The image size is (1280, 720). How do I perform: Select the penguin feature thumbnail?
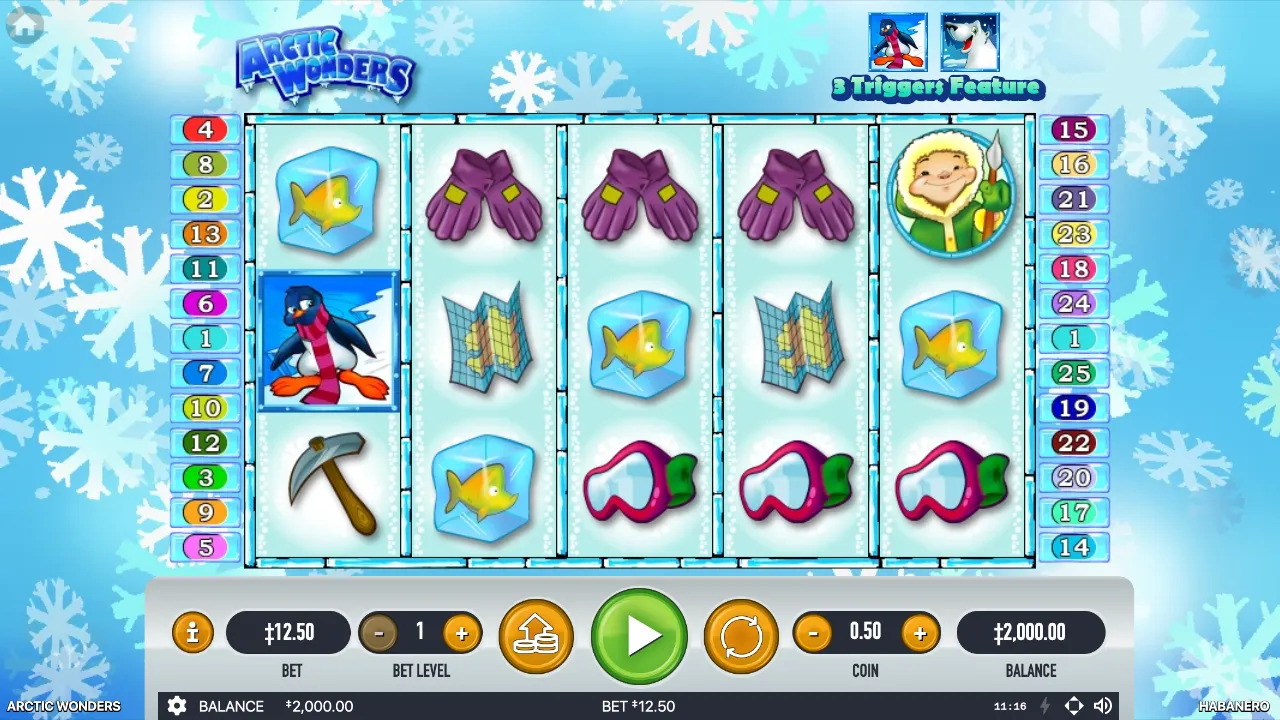click(x=897, y=40)
